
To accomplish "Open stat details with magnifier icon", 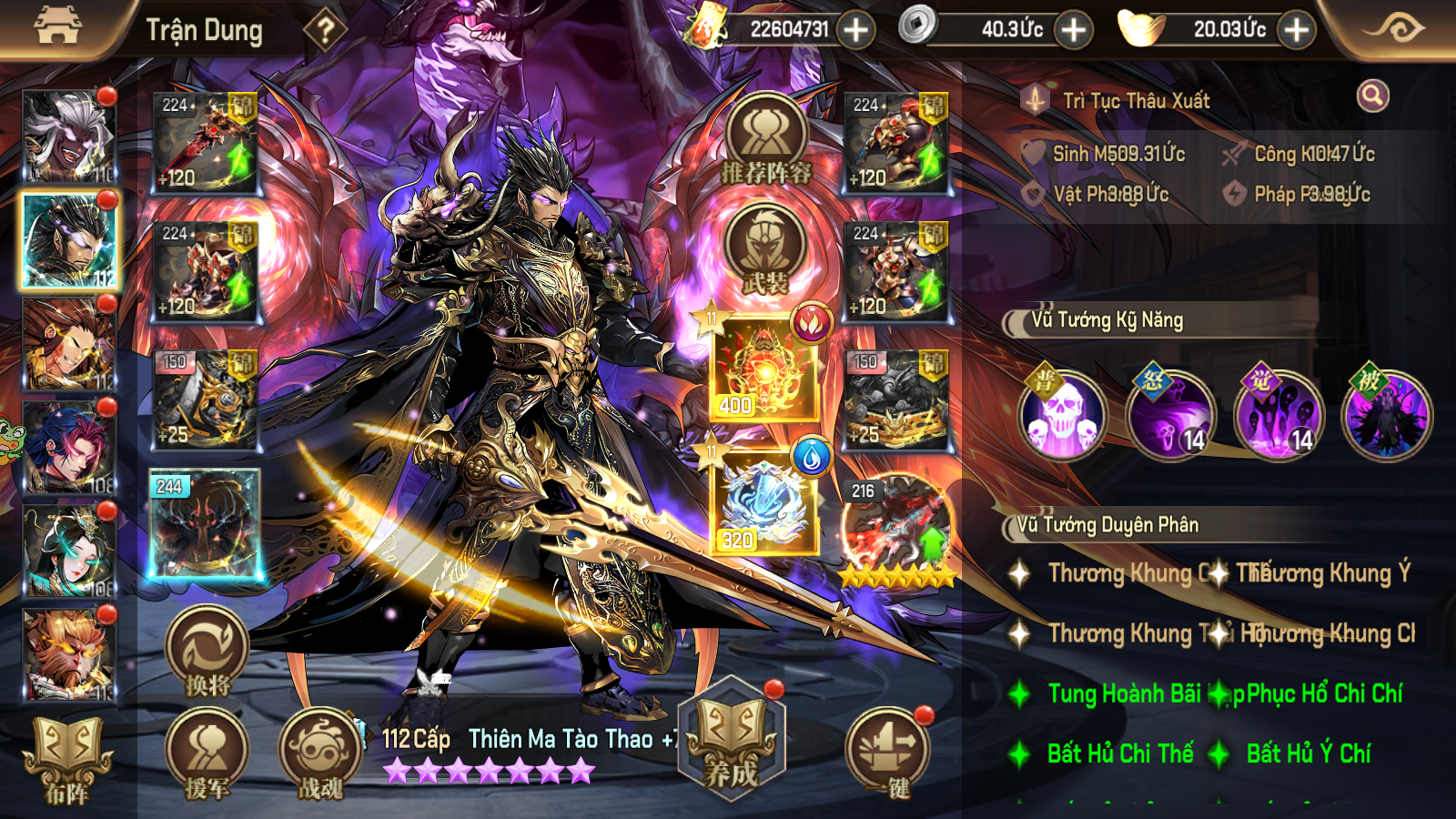I will 1372,96.
